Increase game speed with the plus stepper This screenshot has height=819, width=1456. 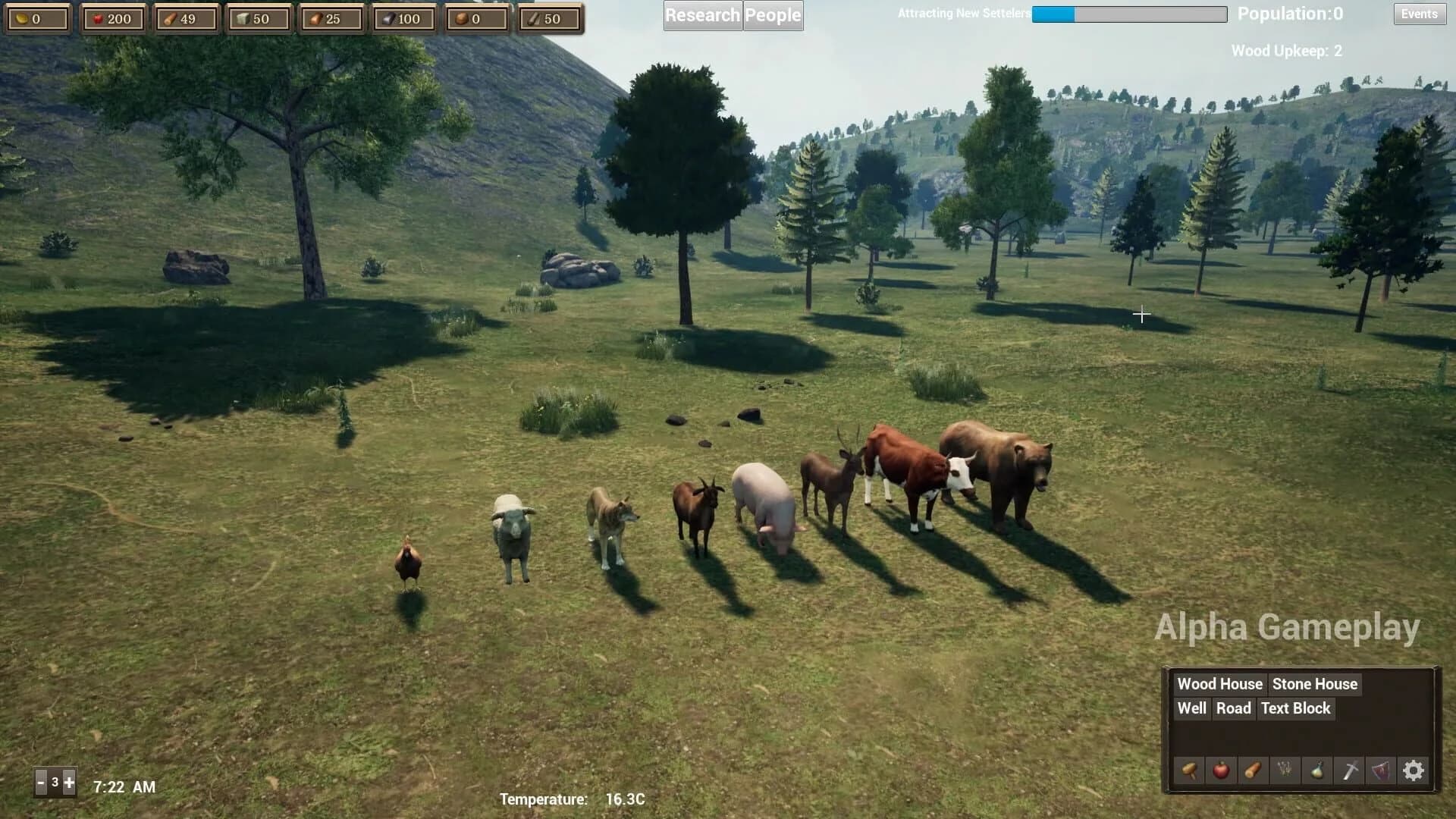[68, 781]
